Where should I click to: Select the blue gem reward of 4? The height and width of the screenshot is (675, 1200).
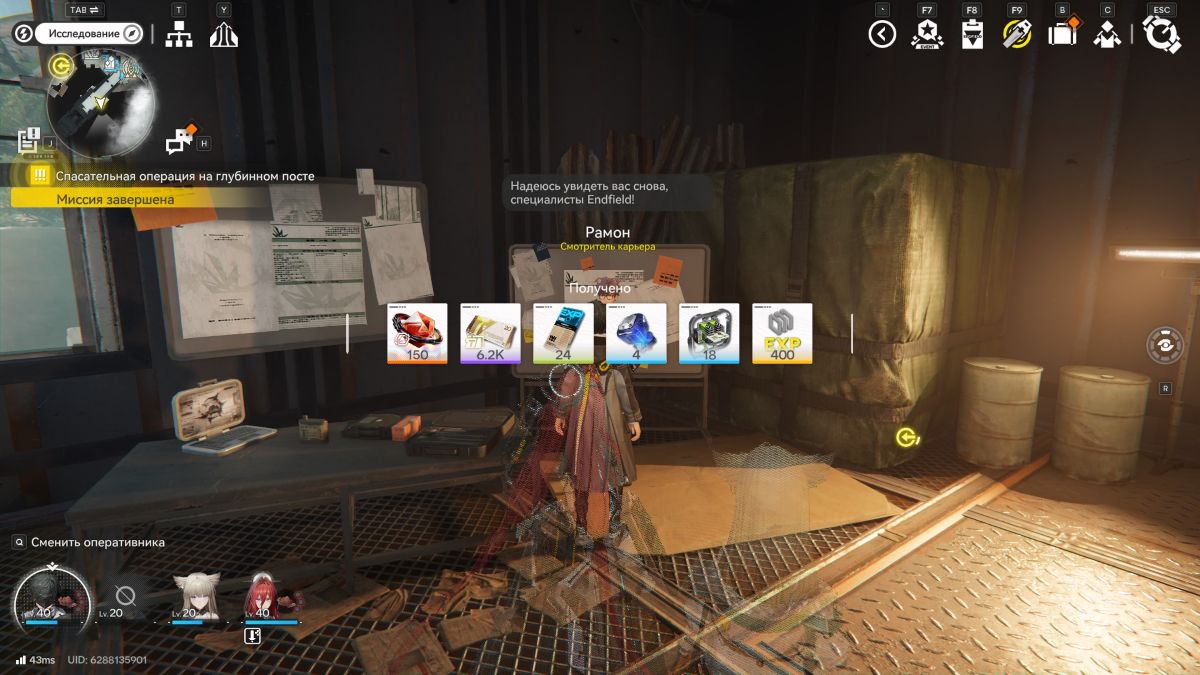coord(636,333)
